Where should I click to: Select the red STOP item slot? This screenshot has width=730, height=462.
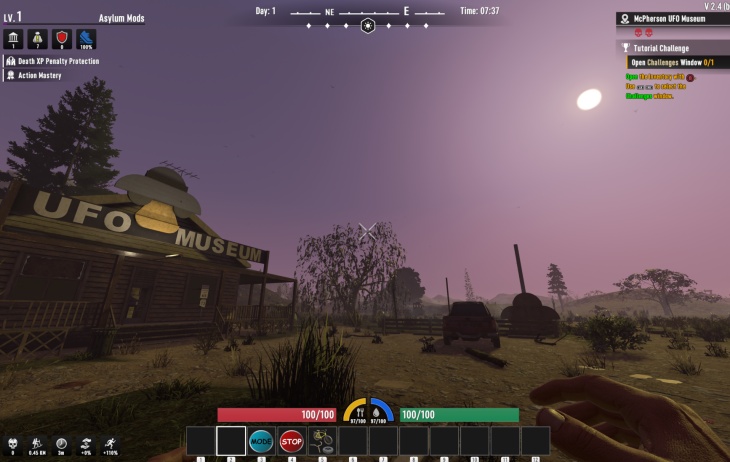(x=292, y=441)
